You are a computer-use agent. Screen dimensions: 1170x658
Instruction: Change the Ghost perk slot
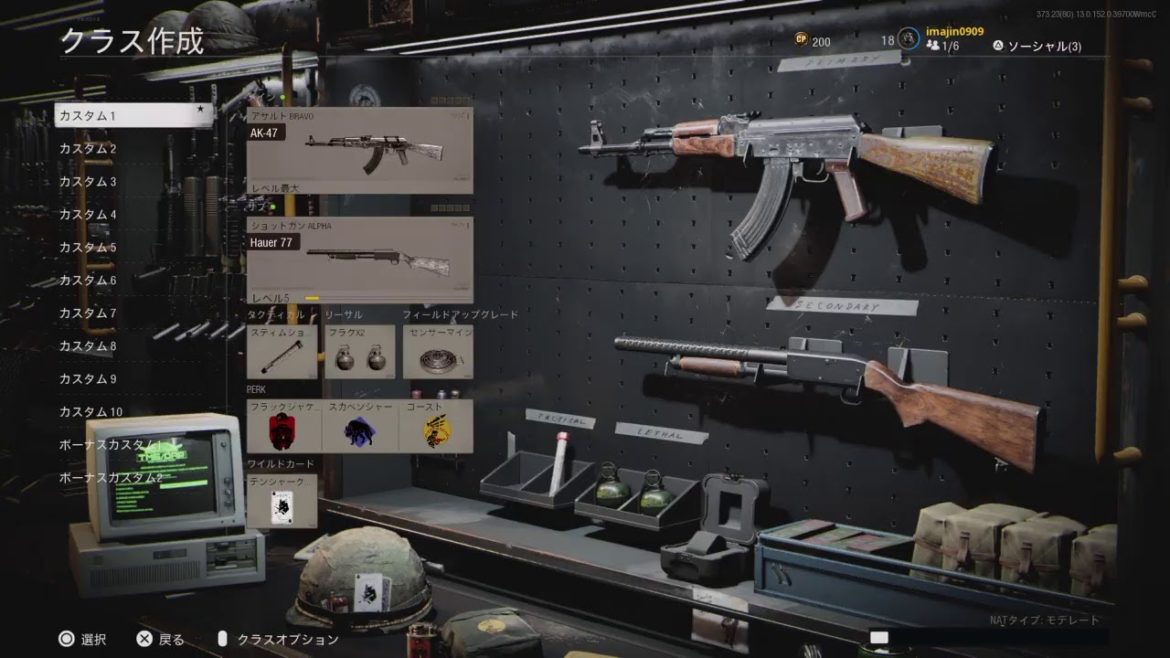436,427
